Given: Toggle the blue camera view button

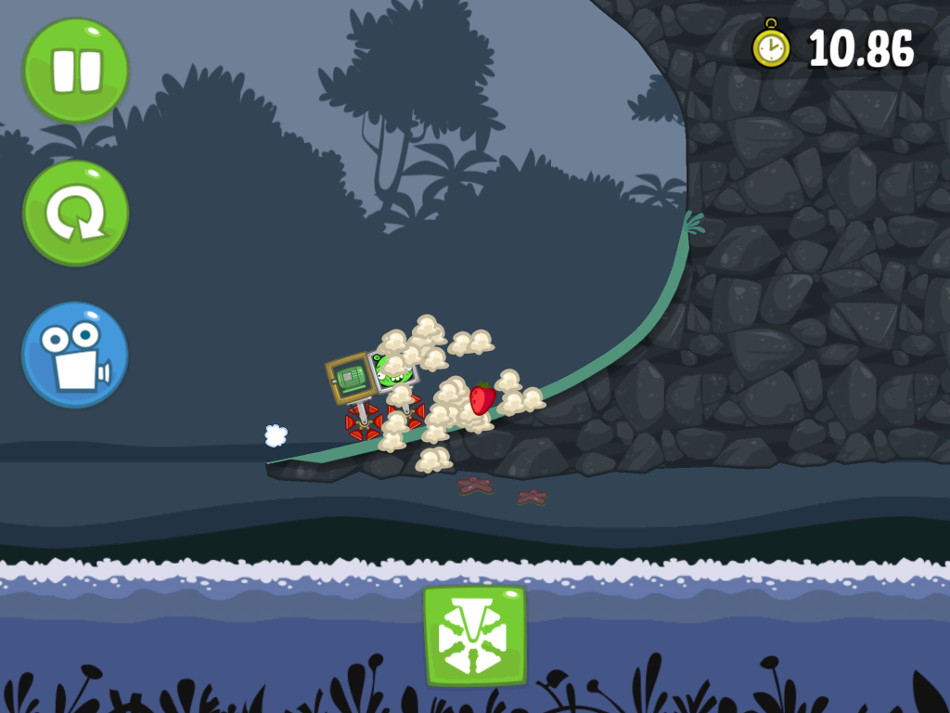Looking at the screenshot, I should 76,355.
